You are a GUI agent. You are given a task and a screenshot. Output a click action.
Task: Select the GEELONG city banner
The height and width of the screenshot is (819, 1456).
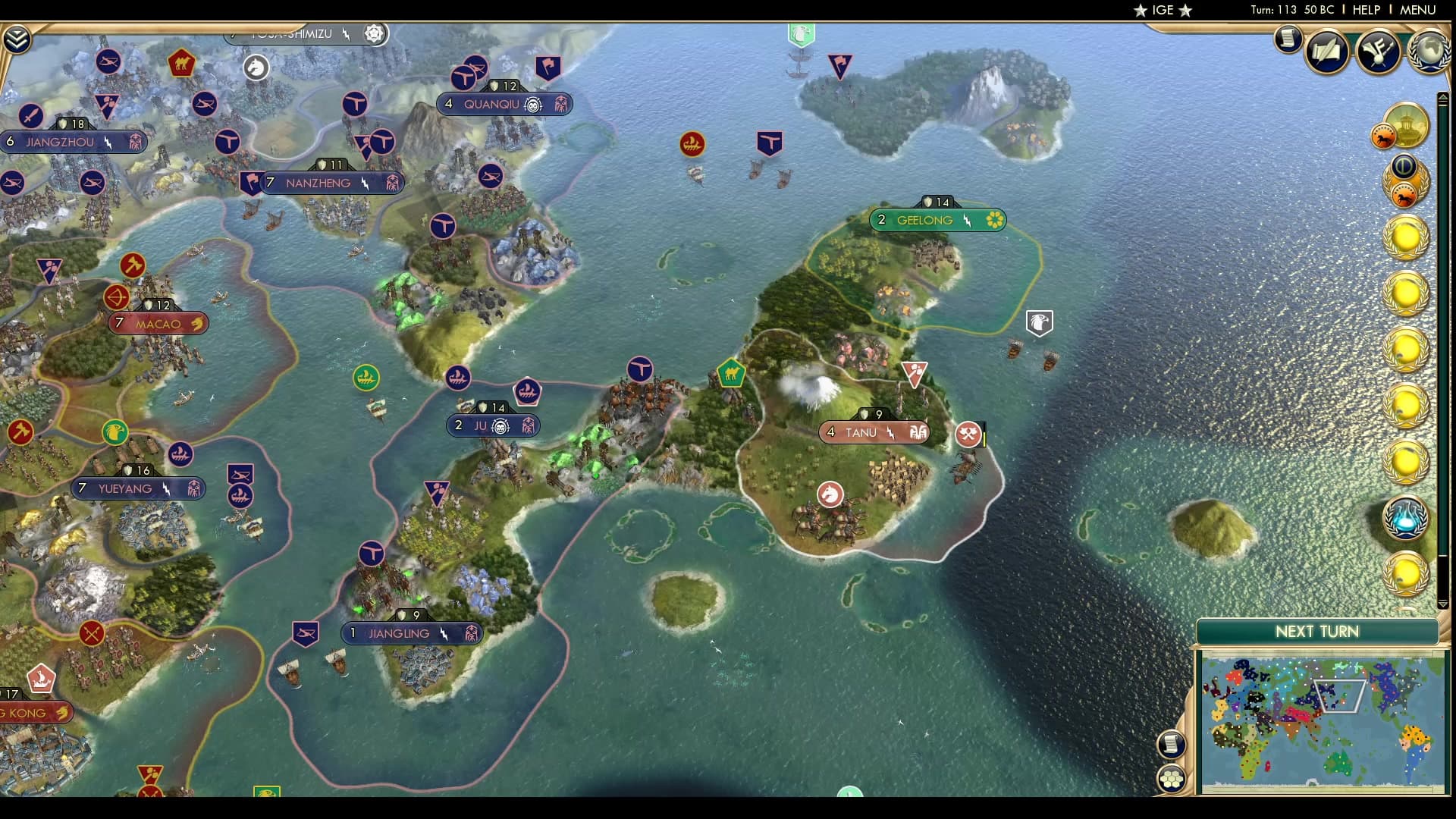(938, 220)
